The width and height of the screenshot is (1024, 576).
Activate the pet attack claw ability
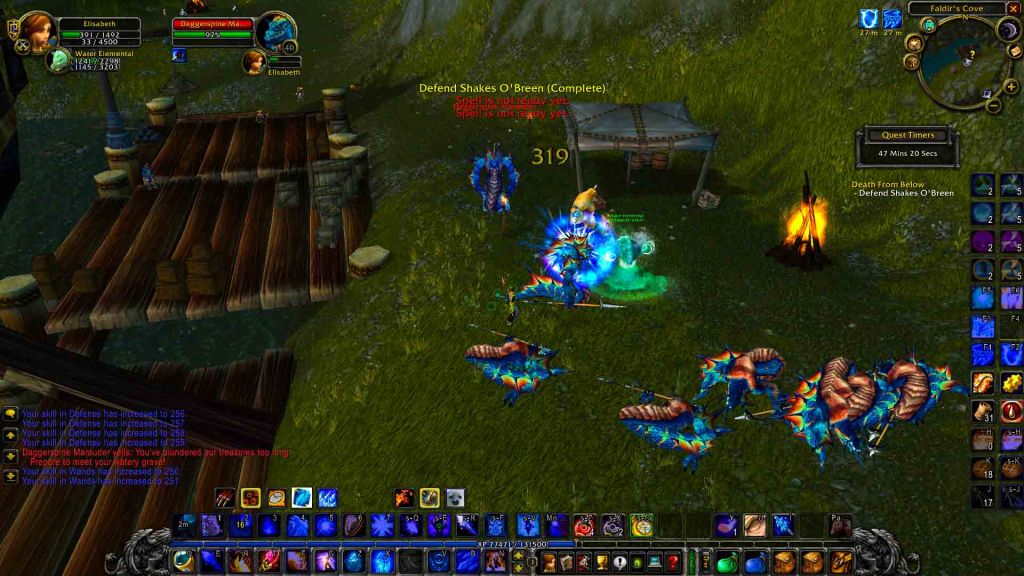point(227,497)
